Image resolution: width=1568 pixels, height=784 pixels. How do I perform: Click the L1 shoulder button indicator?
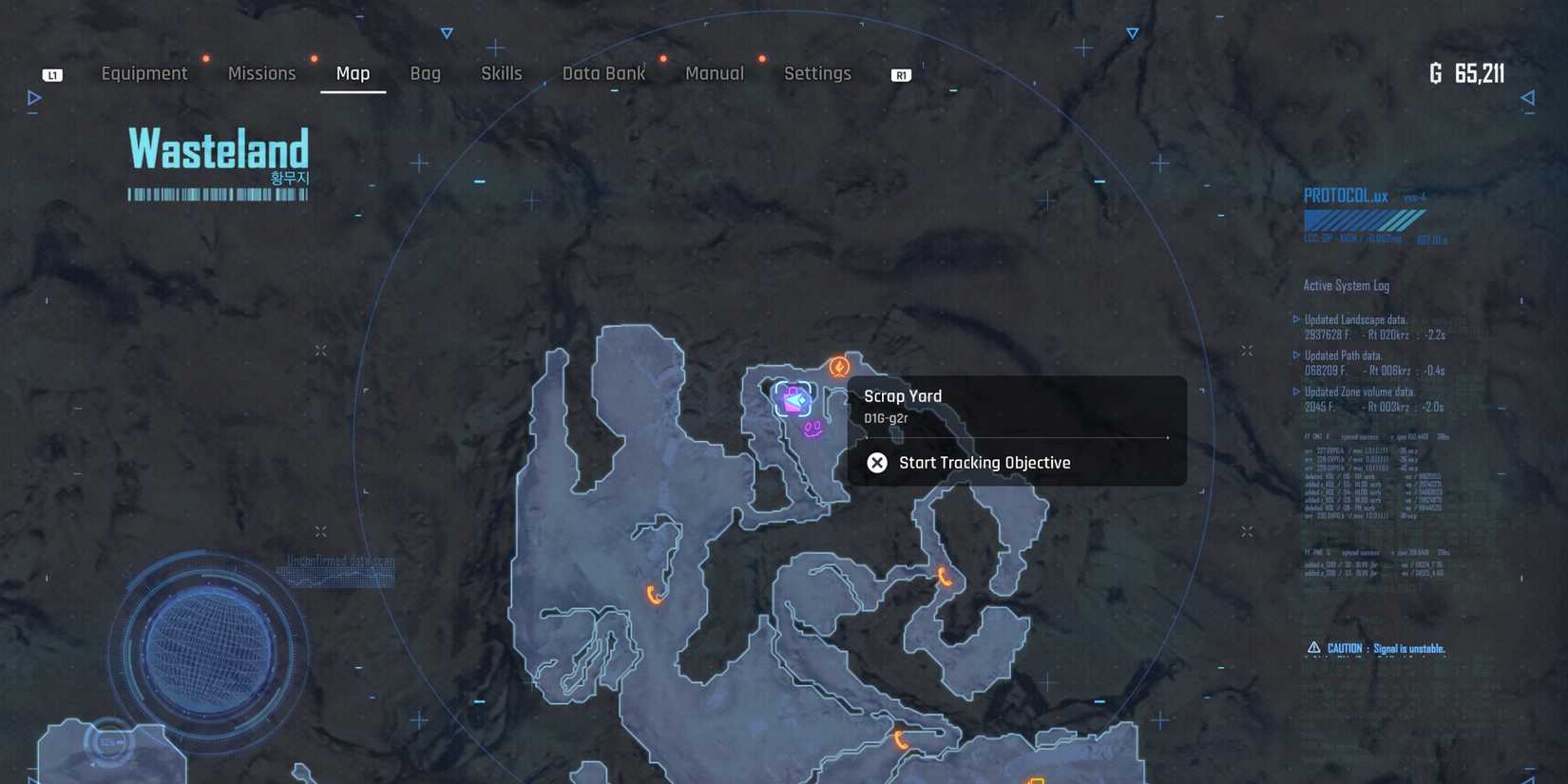coord(52,74)
